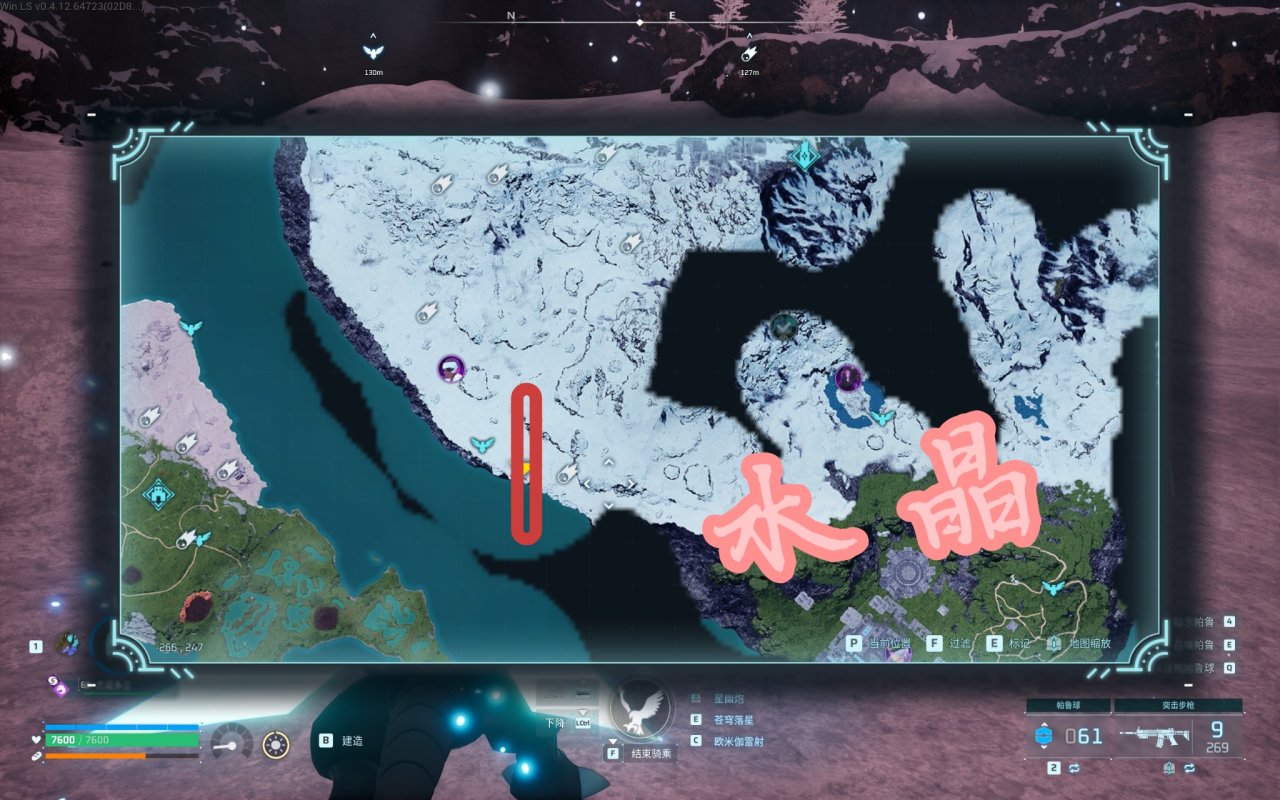Viewport: 1280px width, 800px height.
Task: Click the white-haired boss marker on the snowfield
Action: click(x=452, y=370)
